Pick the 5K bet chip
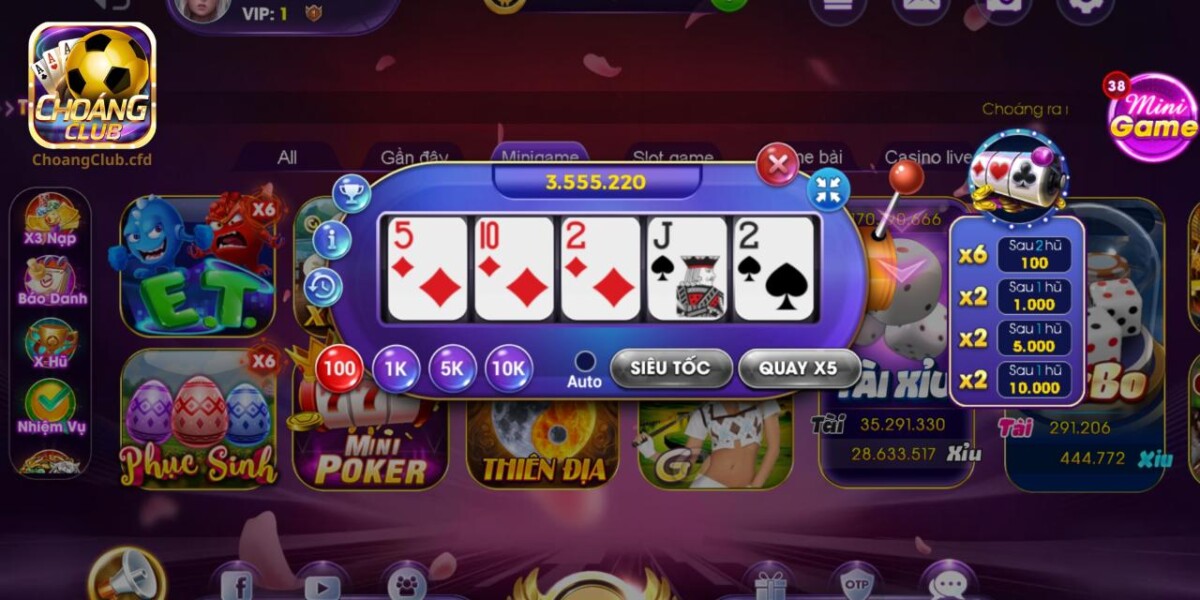The width and height of the screenshot is (1200, 600). point(452,369)
